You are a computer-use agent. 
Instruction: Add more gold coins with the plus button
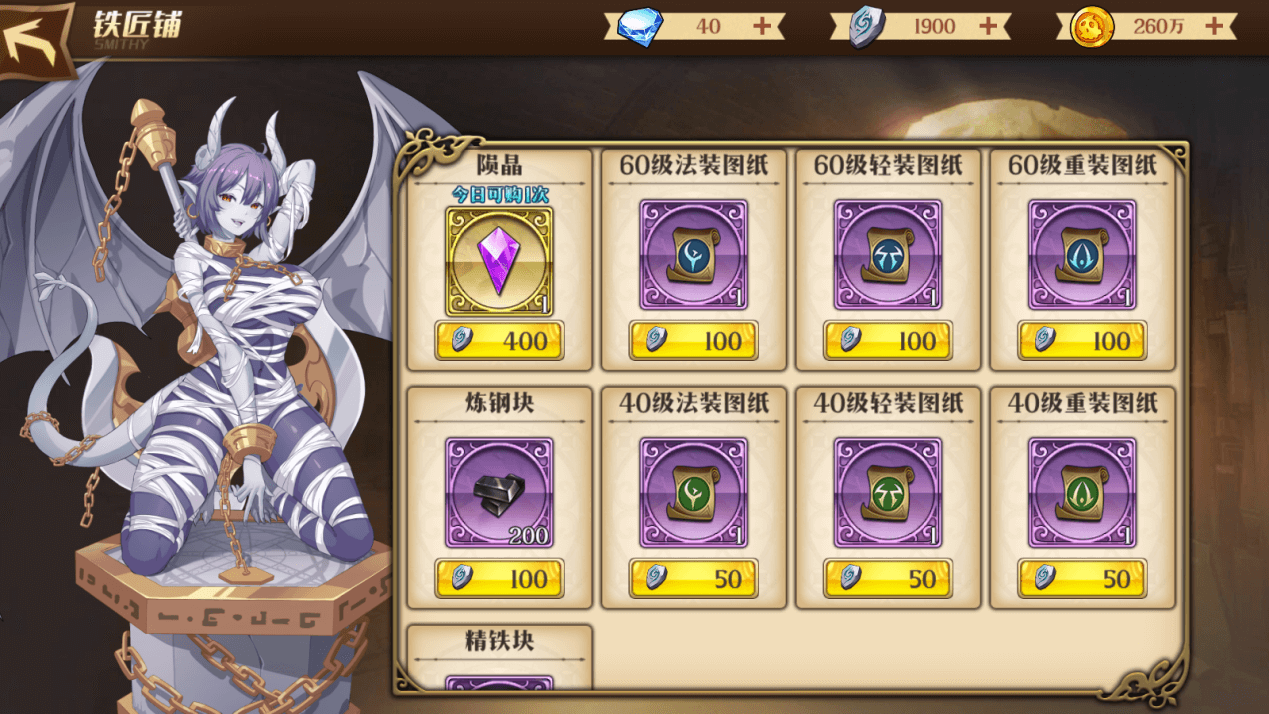tap(1214, 27)
